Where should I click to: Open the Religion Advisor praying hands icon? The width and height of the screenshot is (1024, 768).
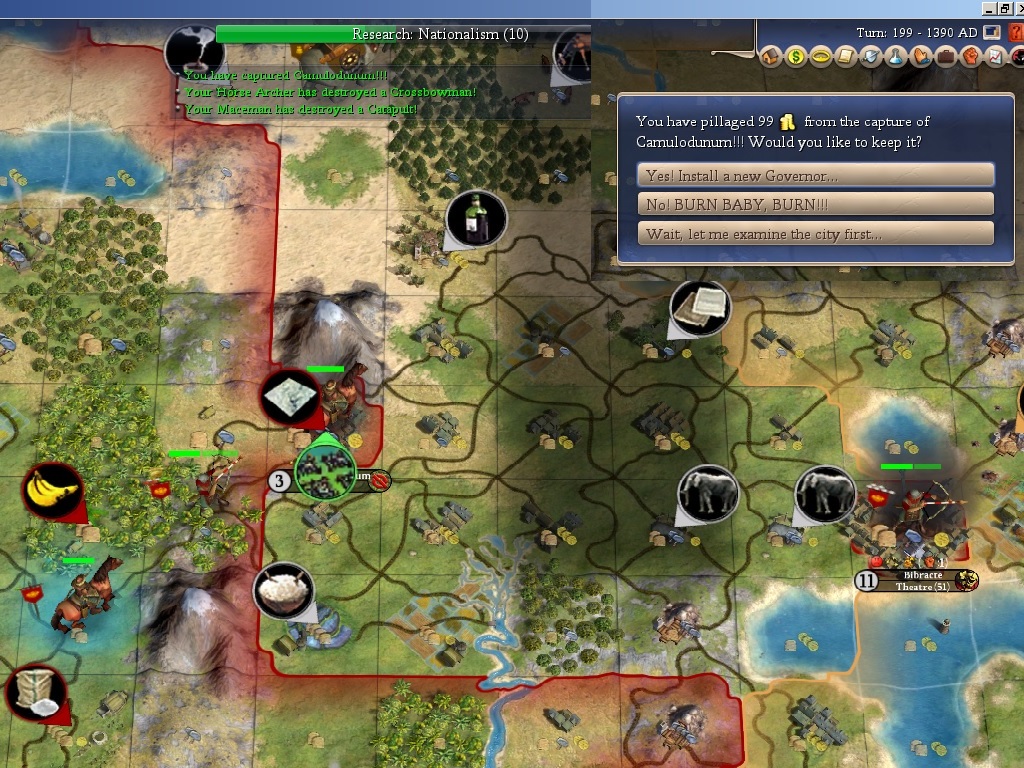click(x=921, y=57)
